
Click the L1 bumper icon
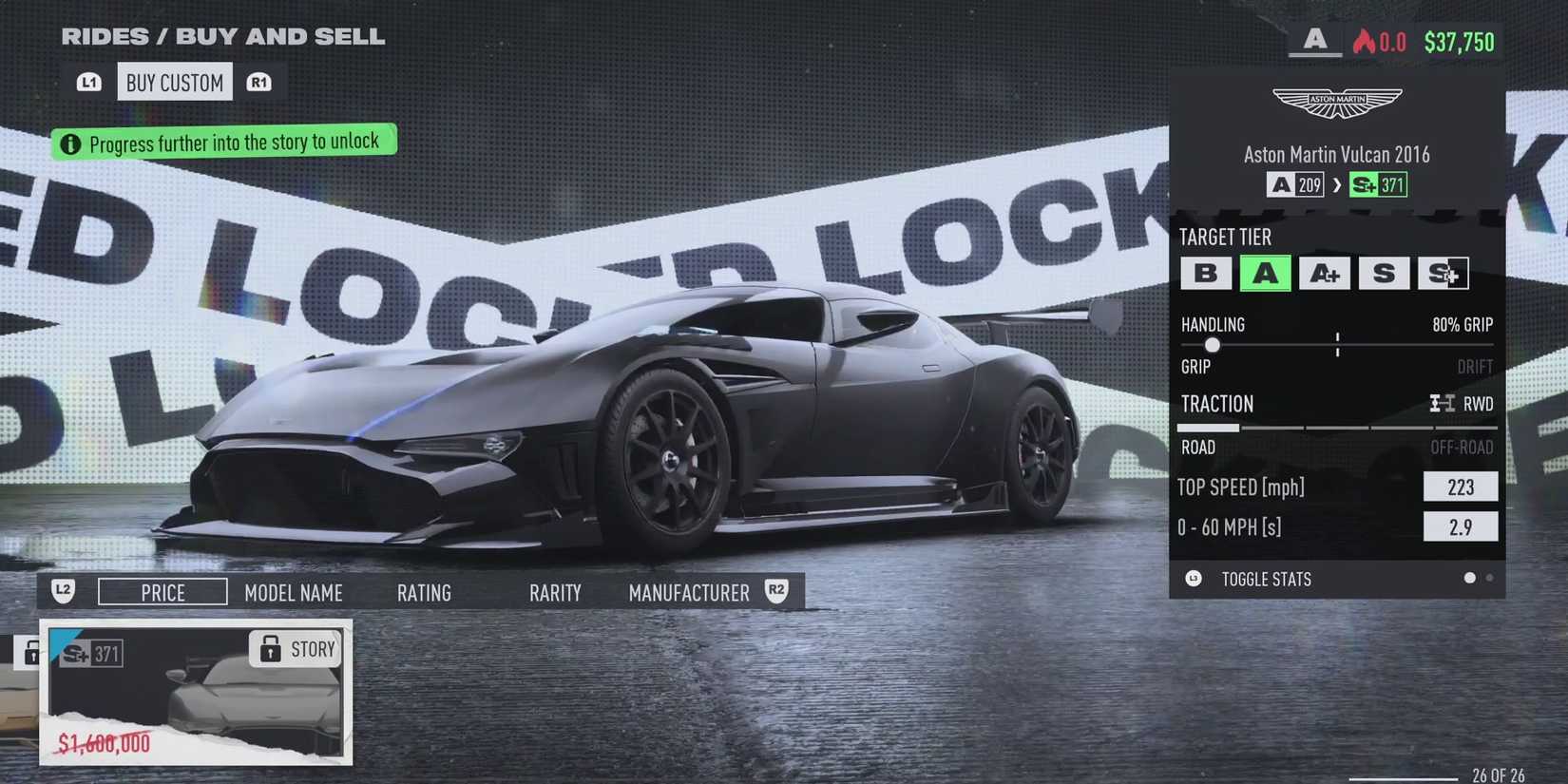88,82
